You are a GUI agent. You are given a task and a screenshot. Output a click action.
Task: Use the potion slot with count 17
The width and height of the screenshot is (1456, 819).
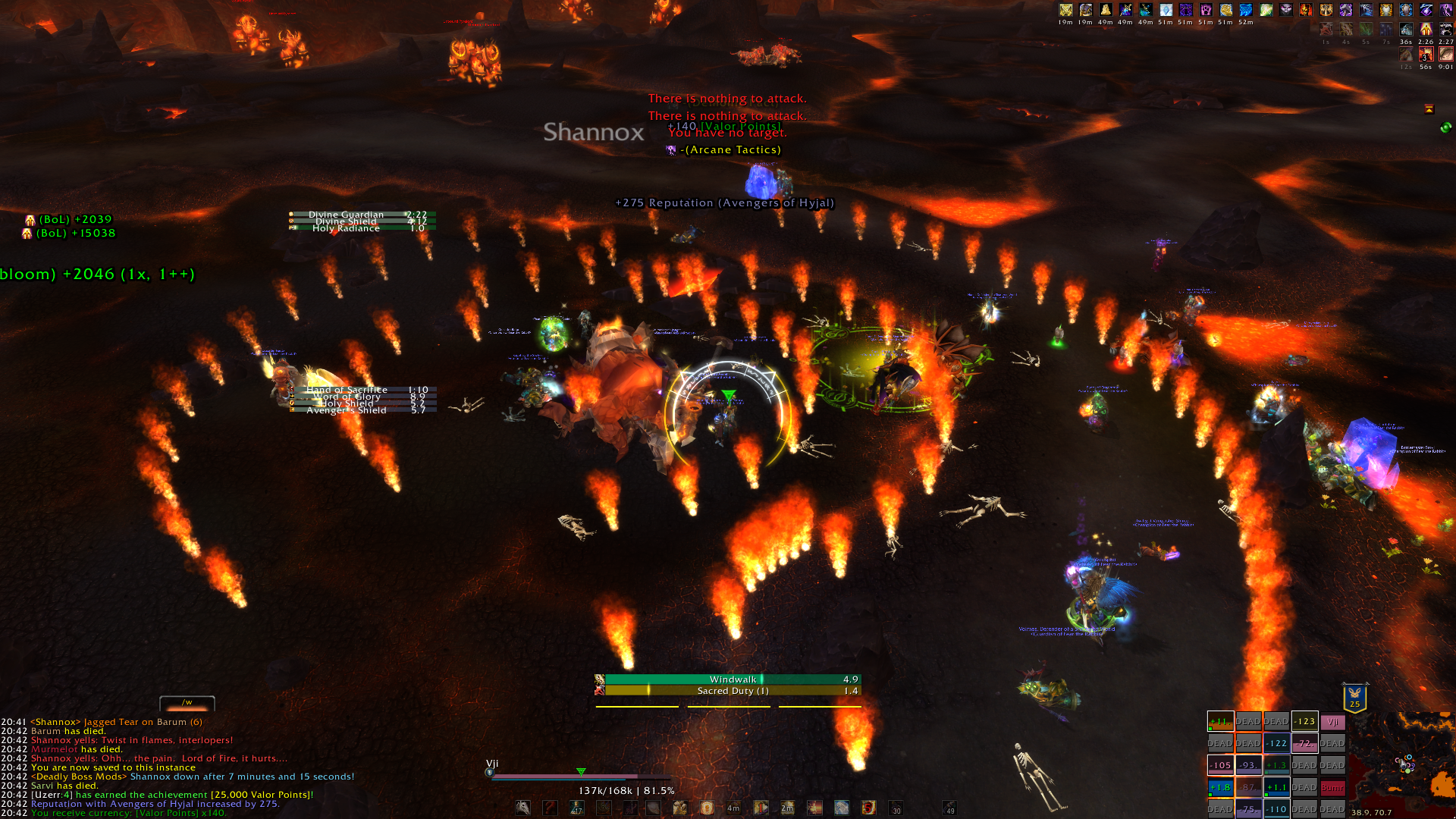coord(577,808)
